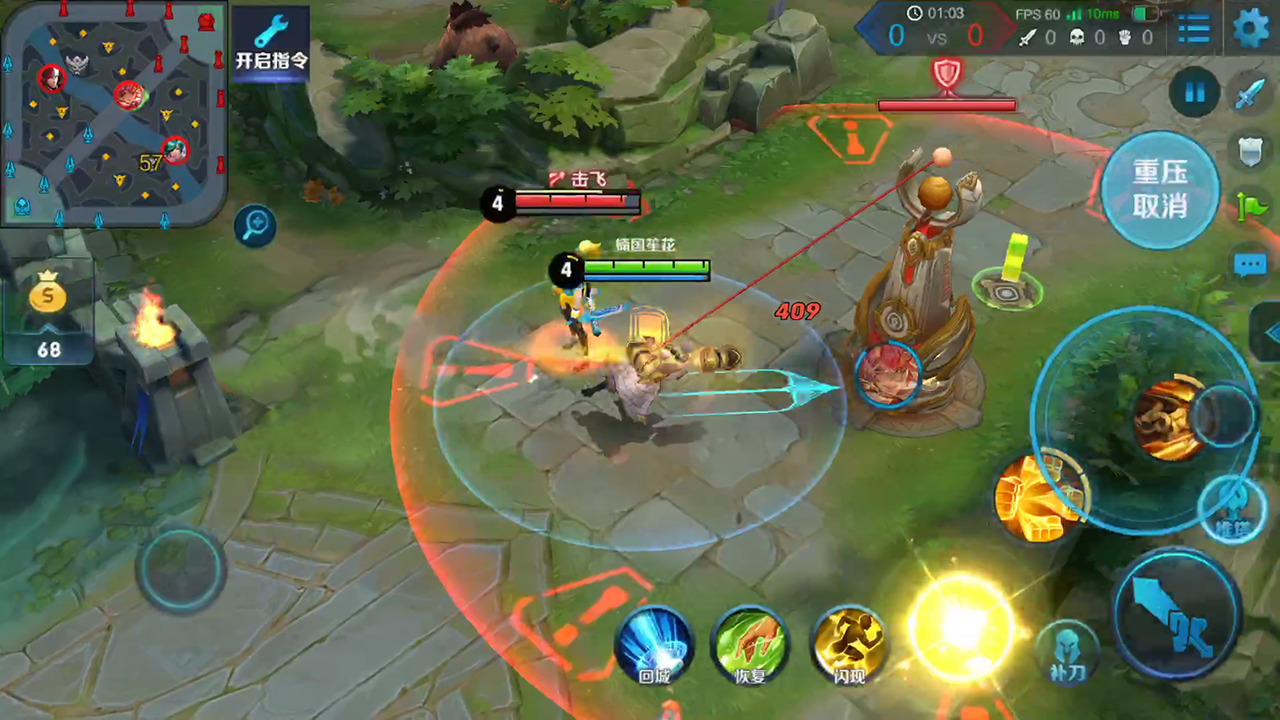Tap the magnifier button beside the minimap
This screenshot has width=1280, height=720.
[x=255, y=226]
